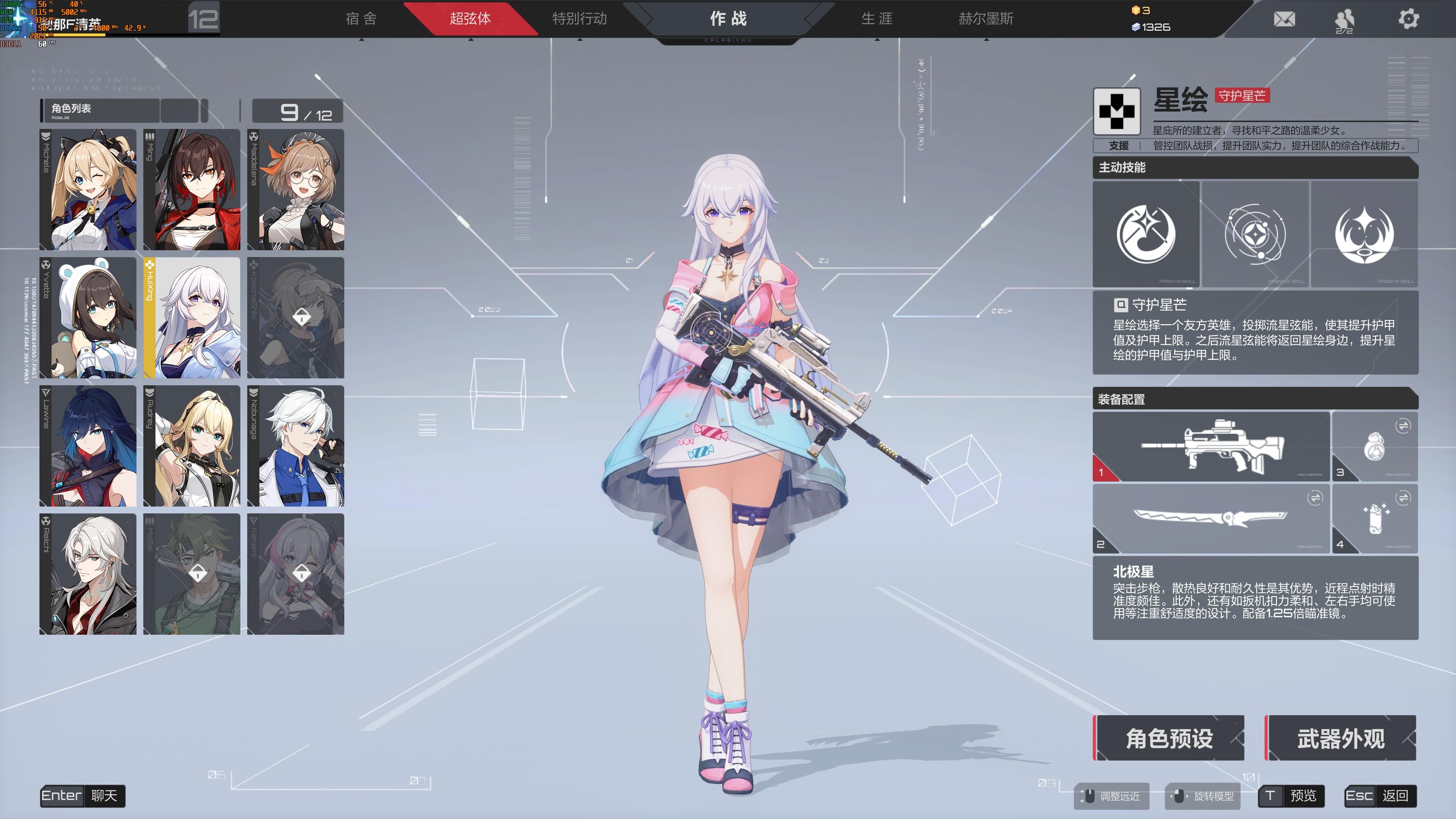Choose the Lawine character card
The image size is (1456, 819).
click(x=88, y=446)
